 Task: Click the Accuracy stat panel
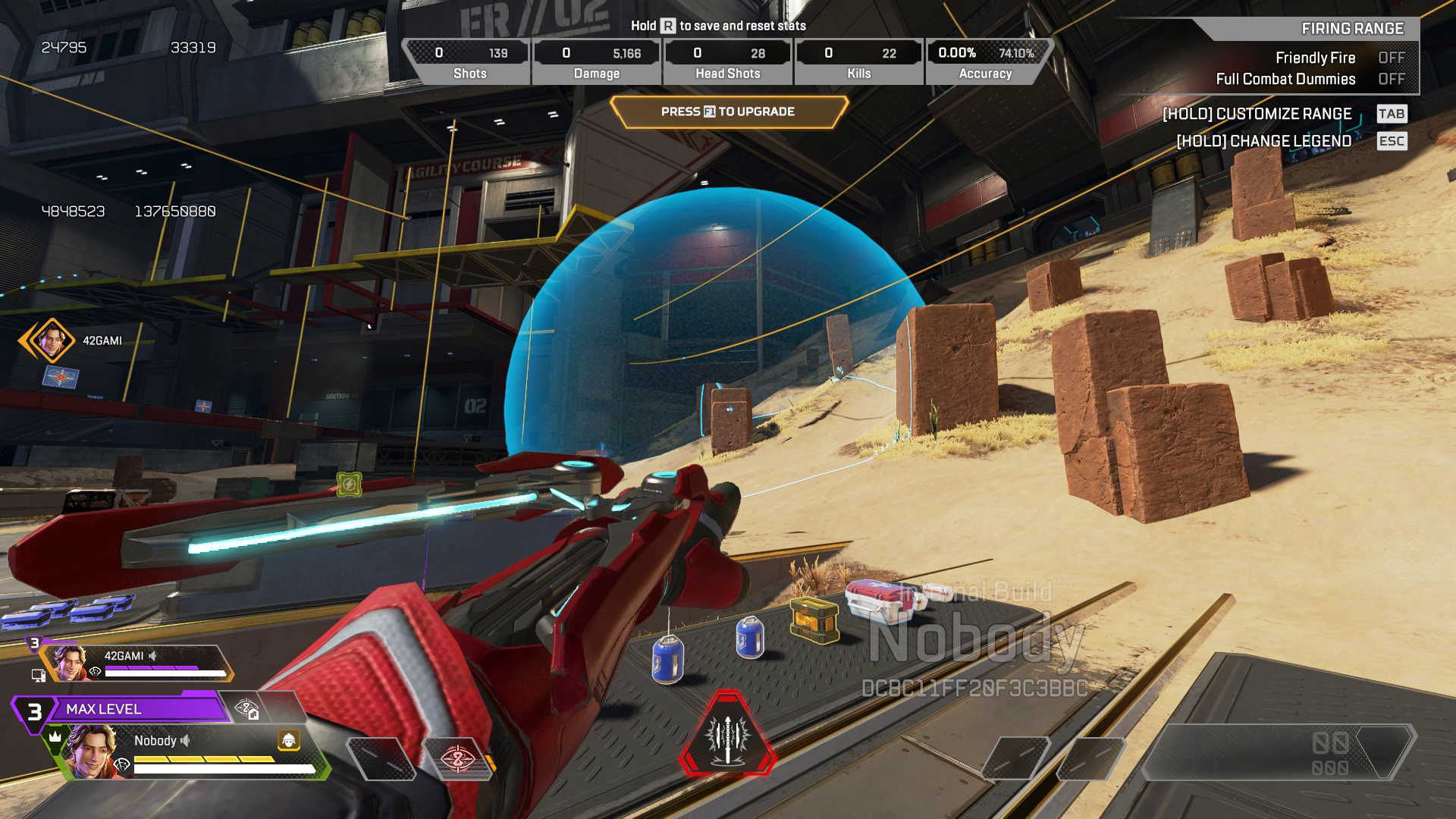point(986,61)
